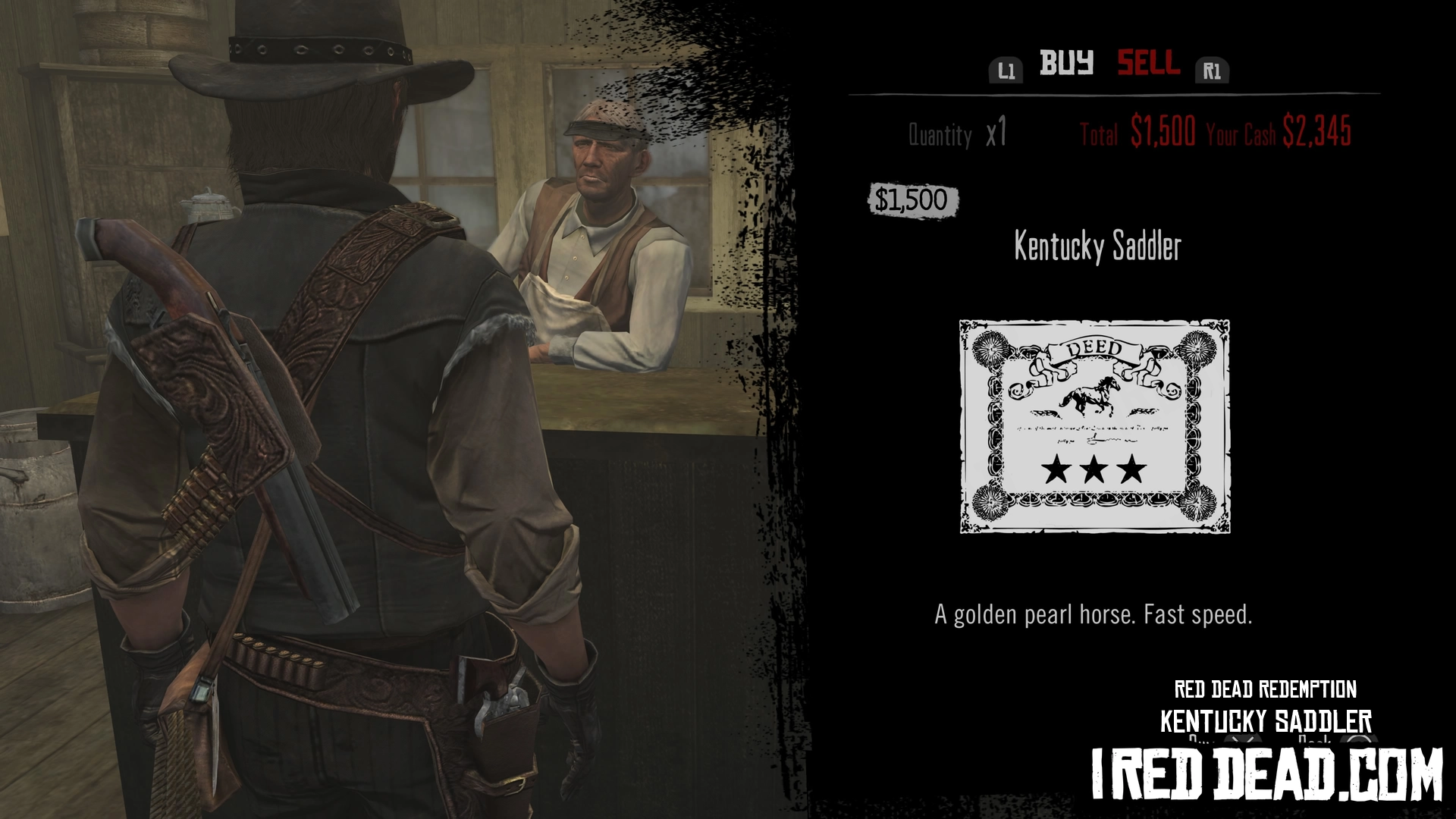Switch to the SELL tab
The image size is (1456, 819).
pyautogui.click(x=1148, y=63)
